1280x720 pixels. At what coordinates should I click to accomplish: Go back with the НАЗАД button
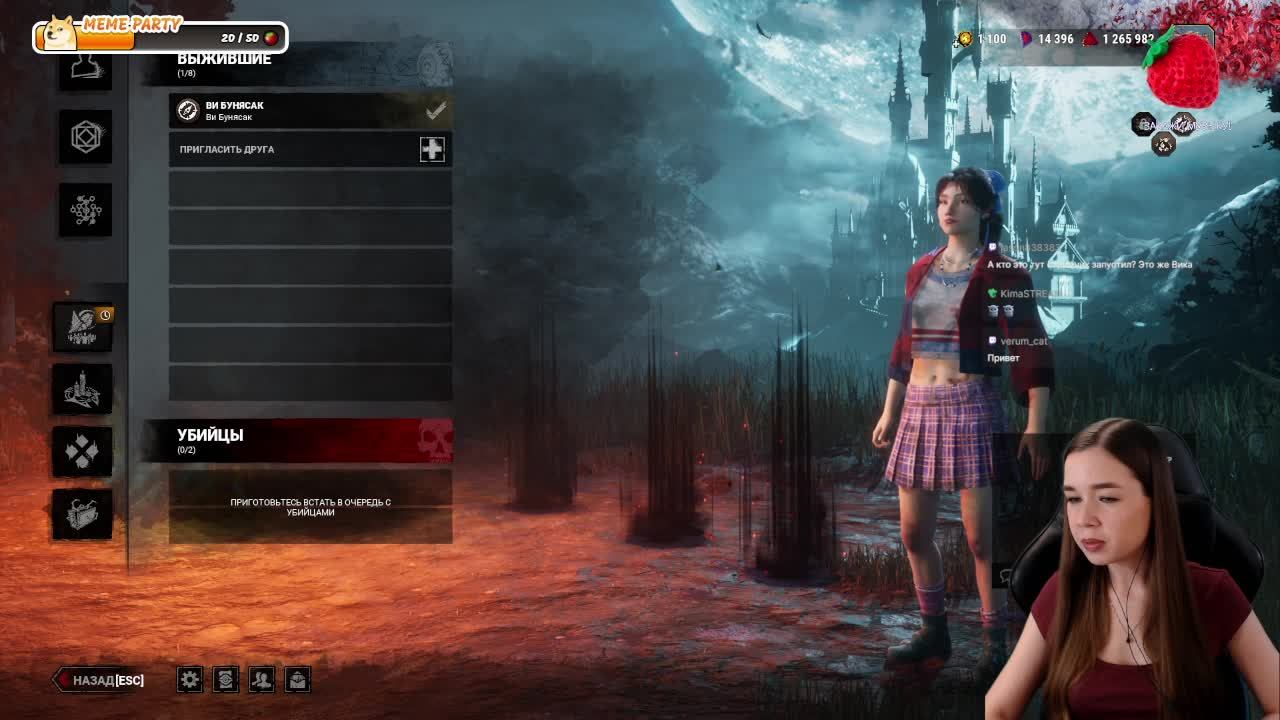100,680
